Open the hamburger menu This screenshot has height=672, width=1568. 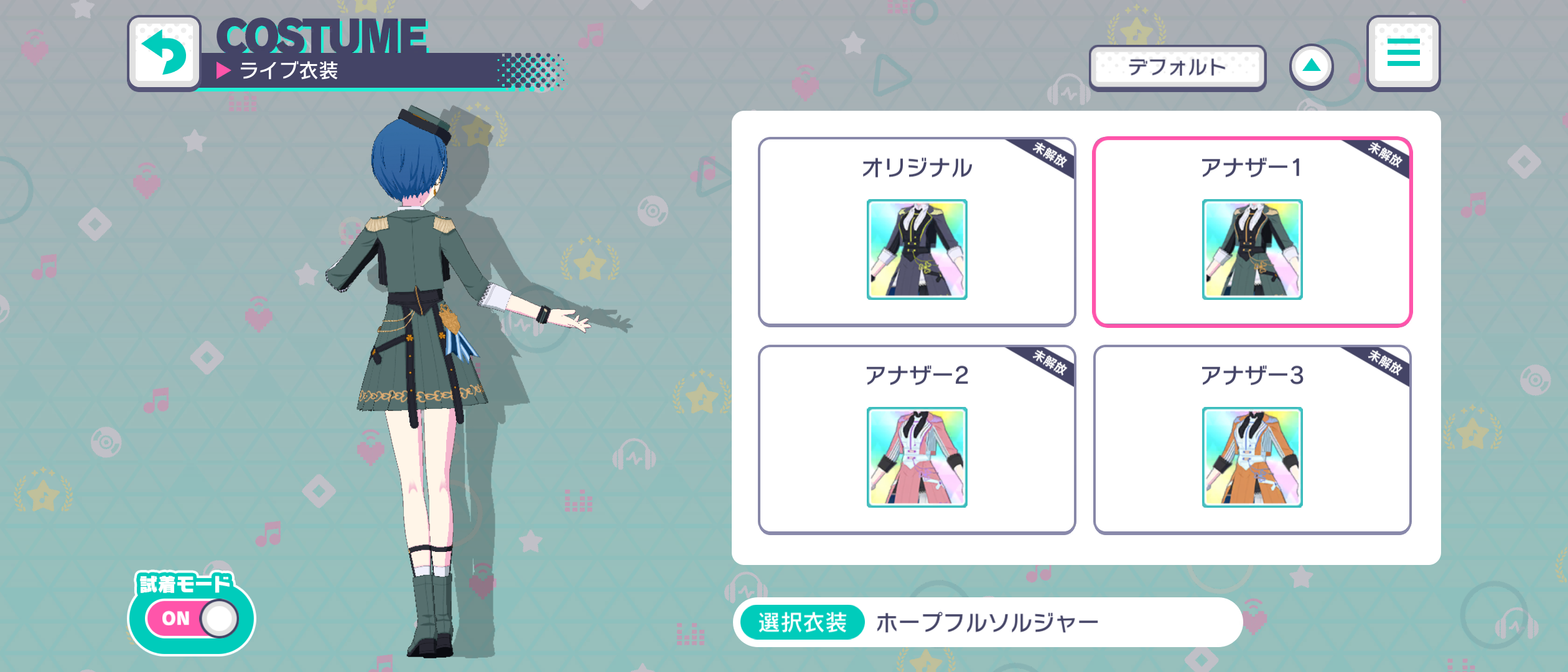[x=1403, y=53]
